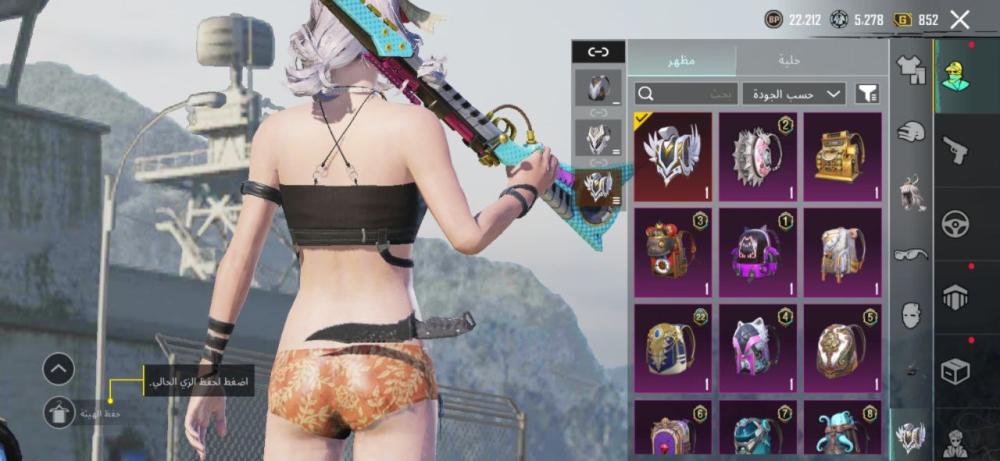1000x461 pixels.
Task: Open the sunglasses category
Action: (x=910, y=254)
